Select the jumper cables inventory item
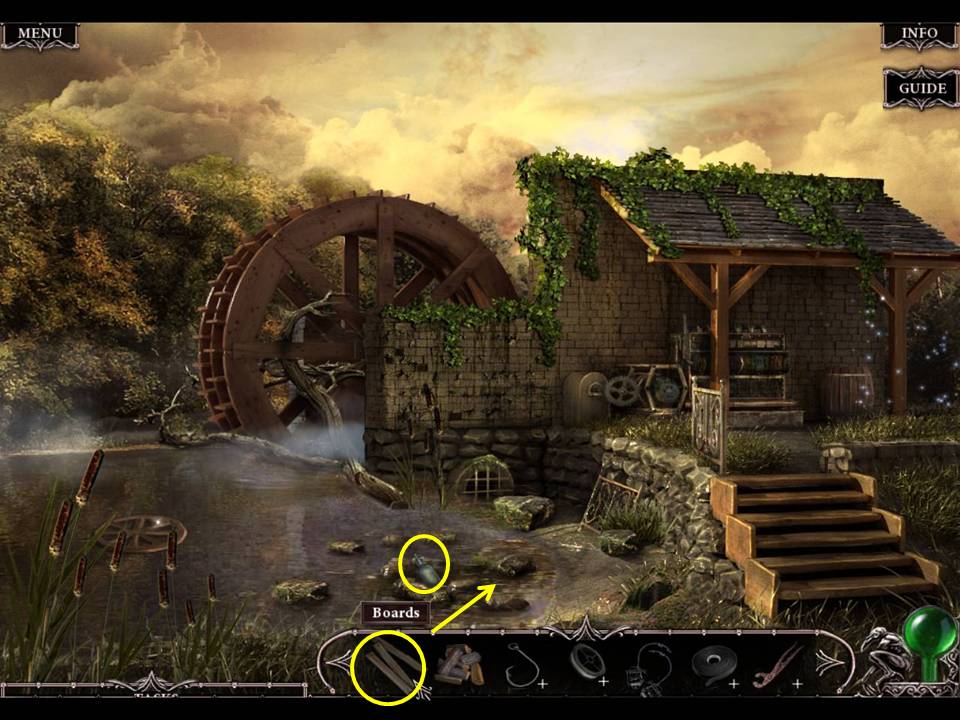 647,664
